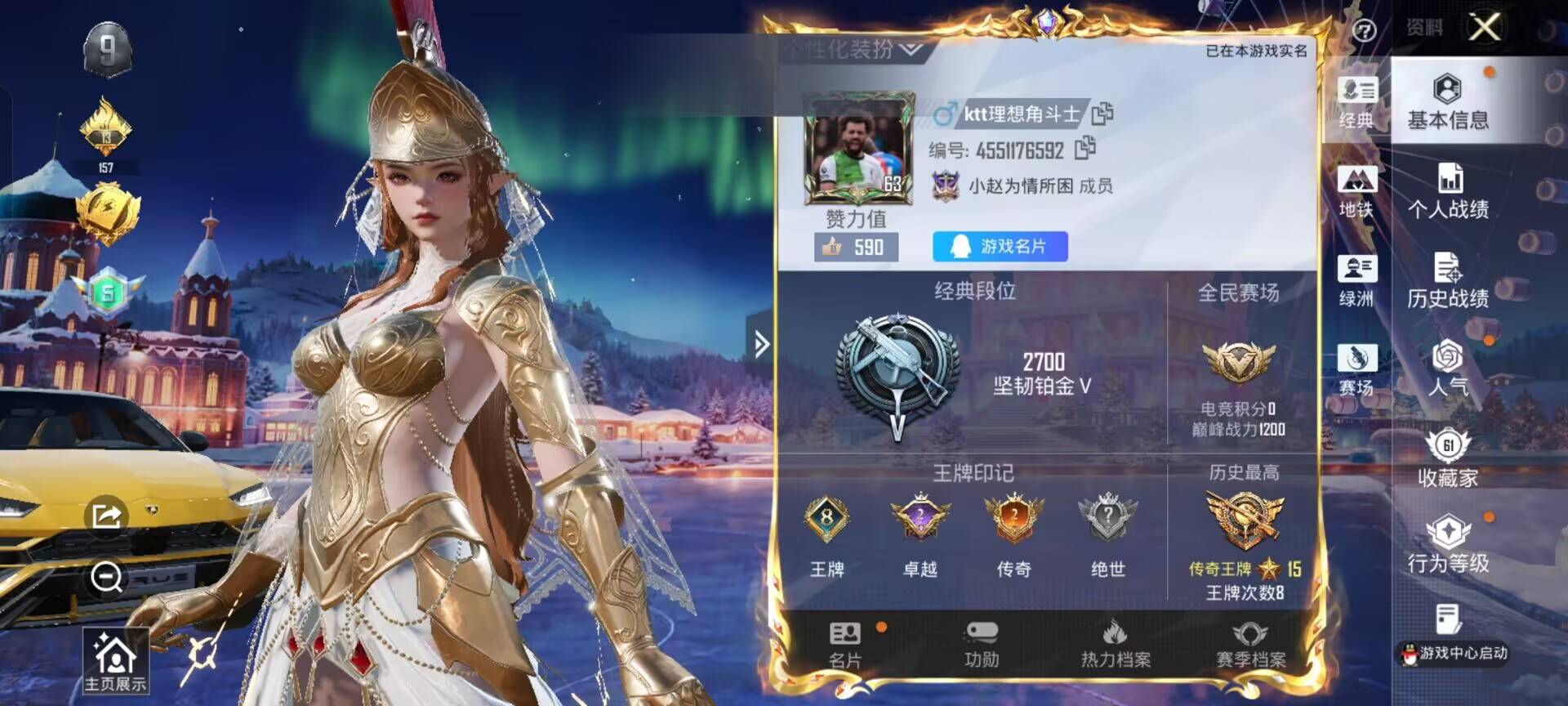
Task: Switch to the 地铁 mode tab
Action: [1356, 192]
